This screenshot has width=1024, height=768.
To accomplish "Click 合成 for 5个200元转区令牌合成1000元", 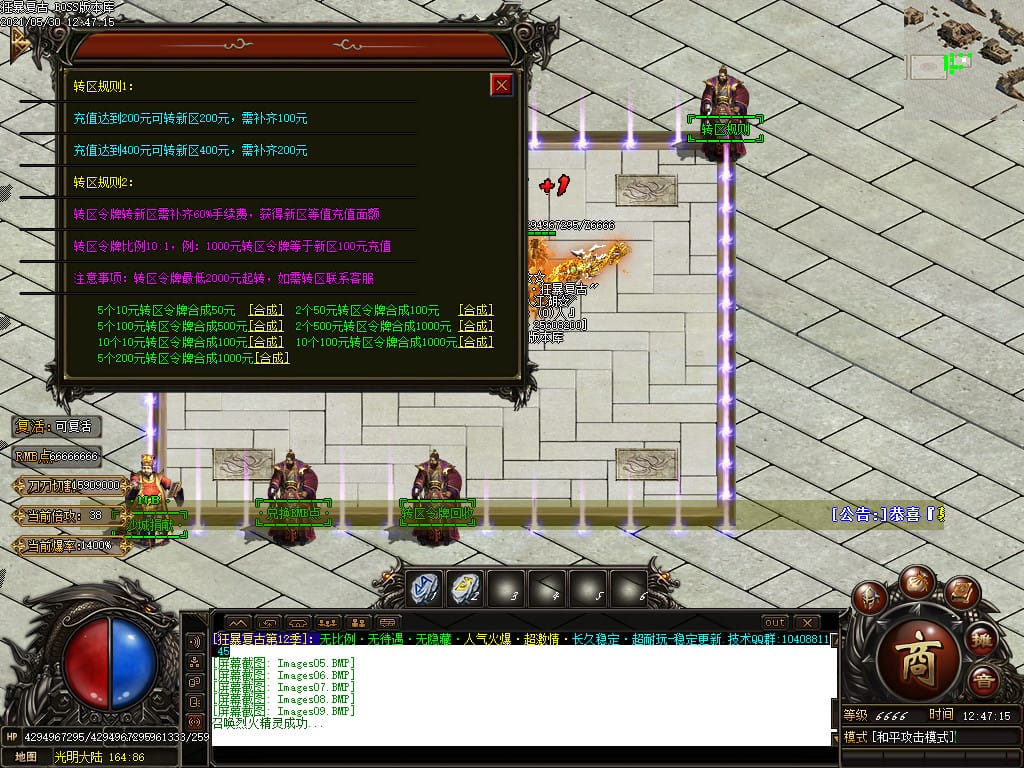I will click(272, 358).
